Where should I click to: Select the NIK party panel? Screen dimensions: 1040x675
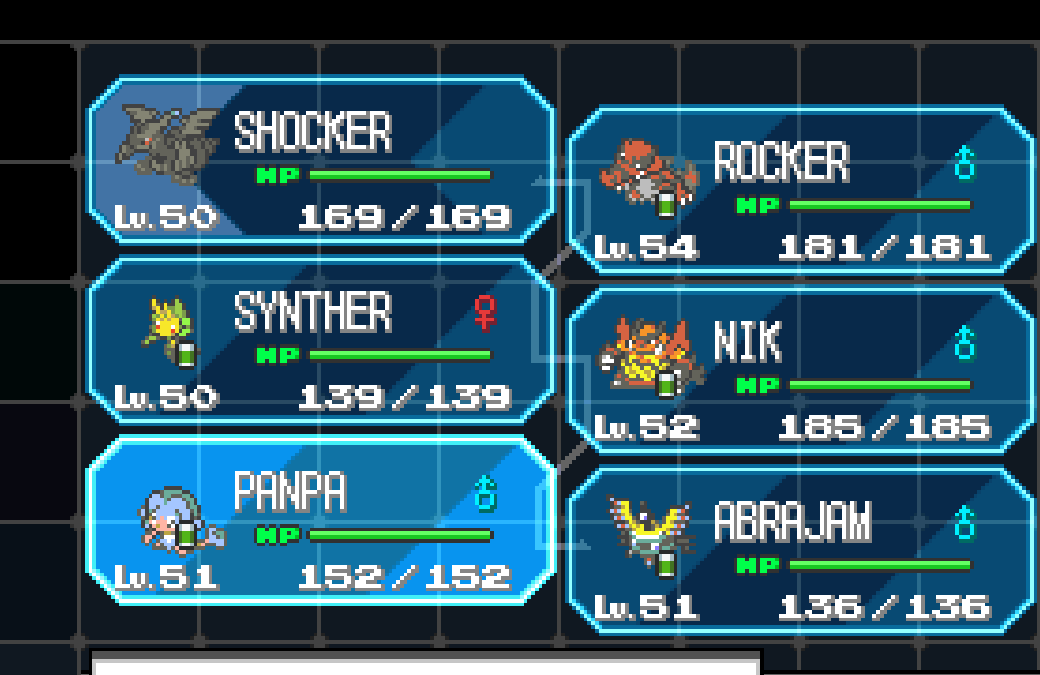(800, 371)
